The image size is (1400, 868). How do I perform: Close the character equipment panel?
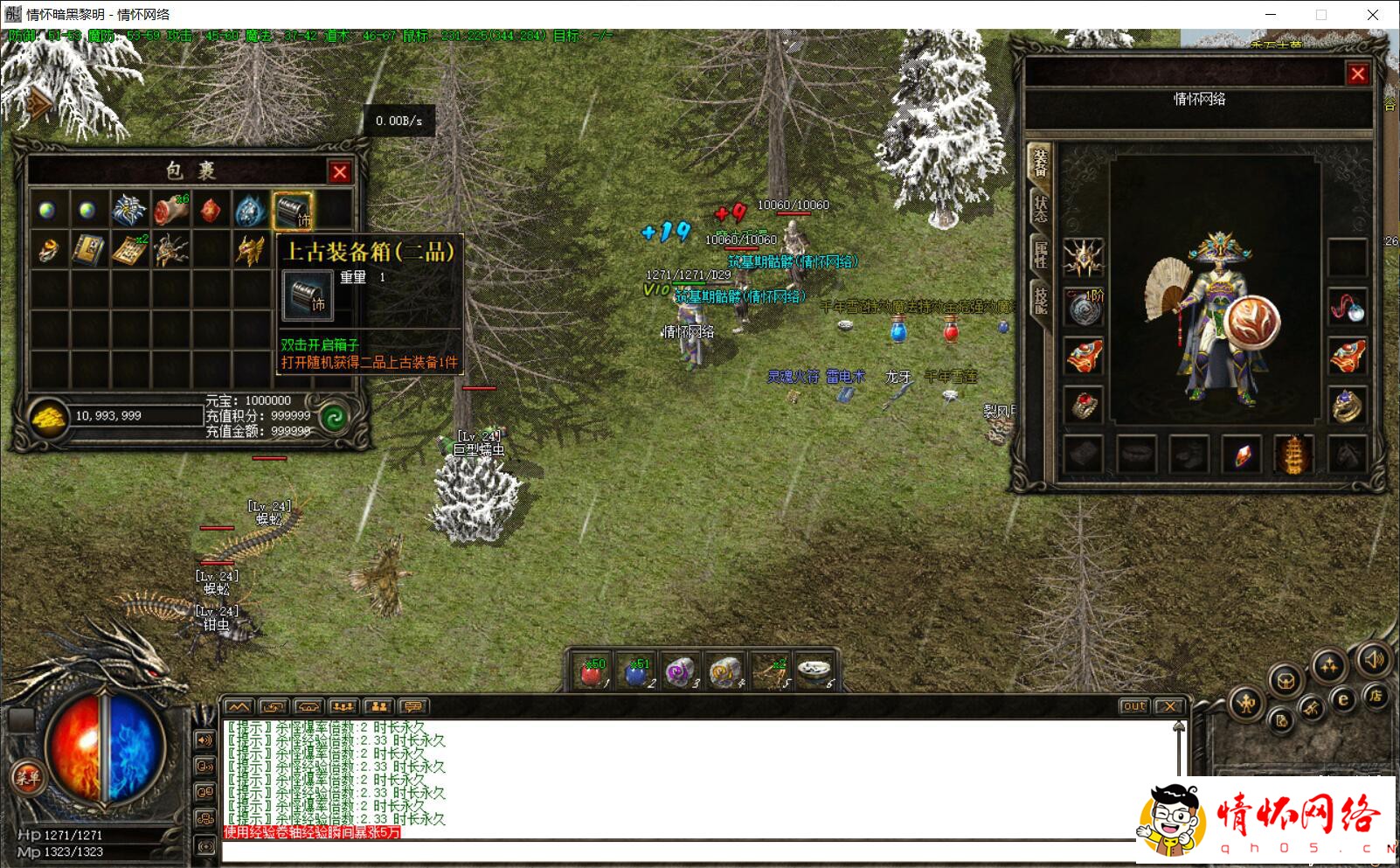pos(1357,74)
